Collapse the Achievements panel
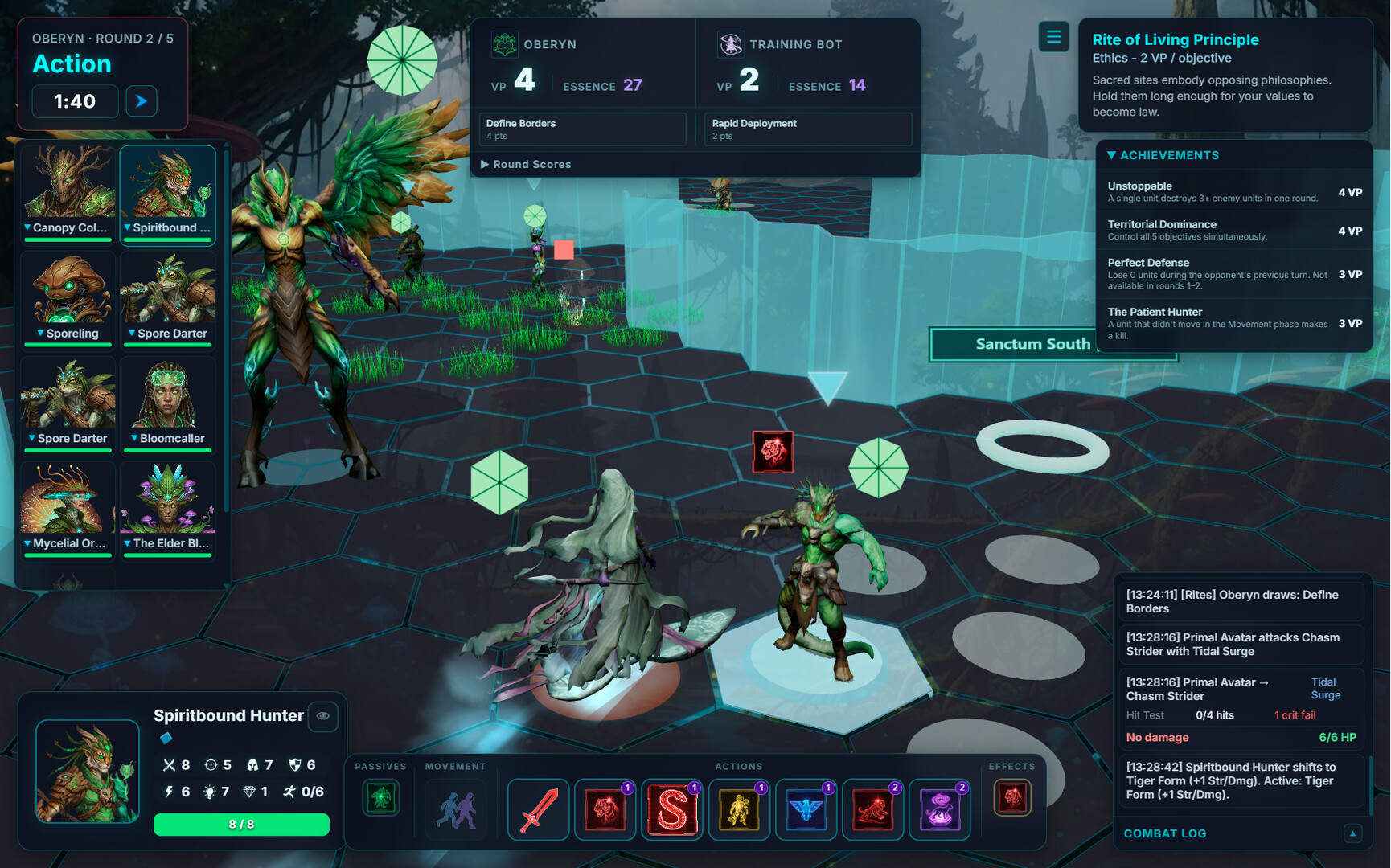 click(x=1112, y=155)
